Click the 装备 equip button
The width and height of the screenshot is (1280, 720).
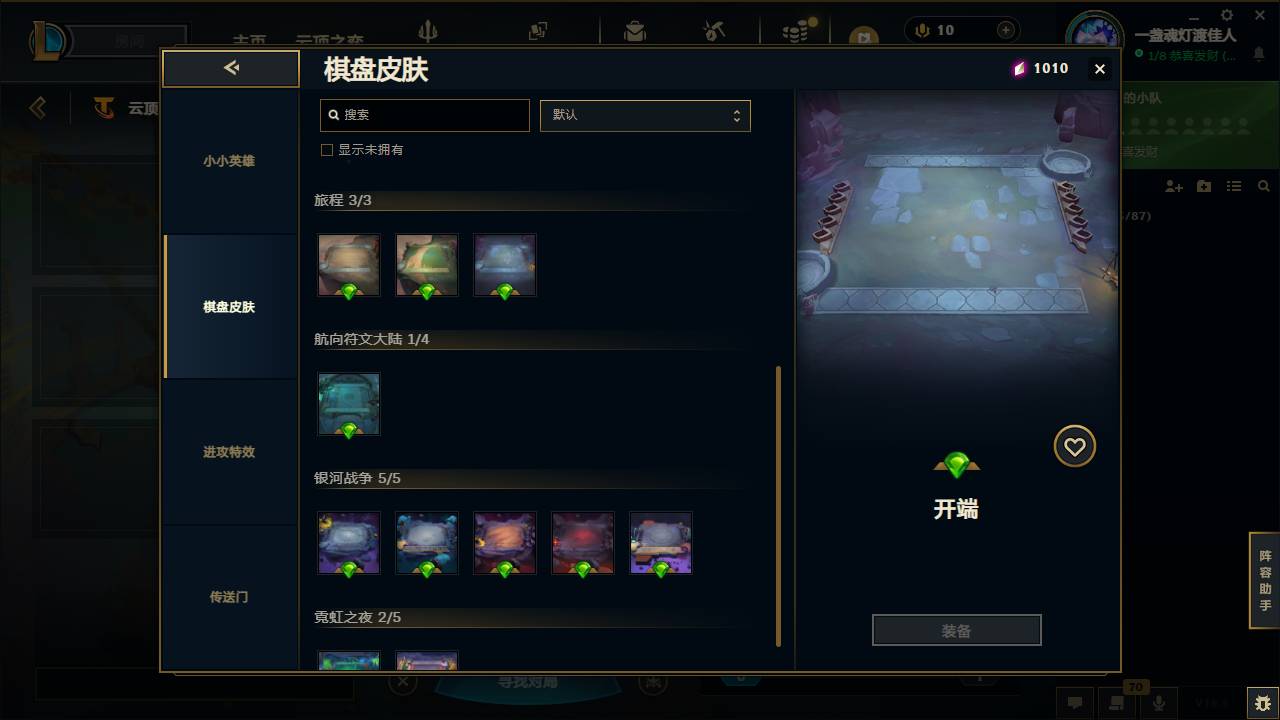[956, 629]
